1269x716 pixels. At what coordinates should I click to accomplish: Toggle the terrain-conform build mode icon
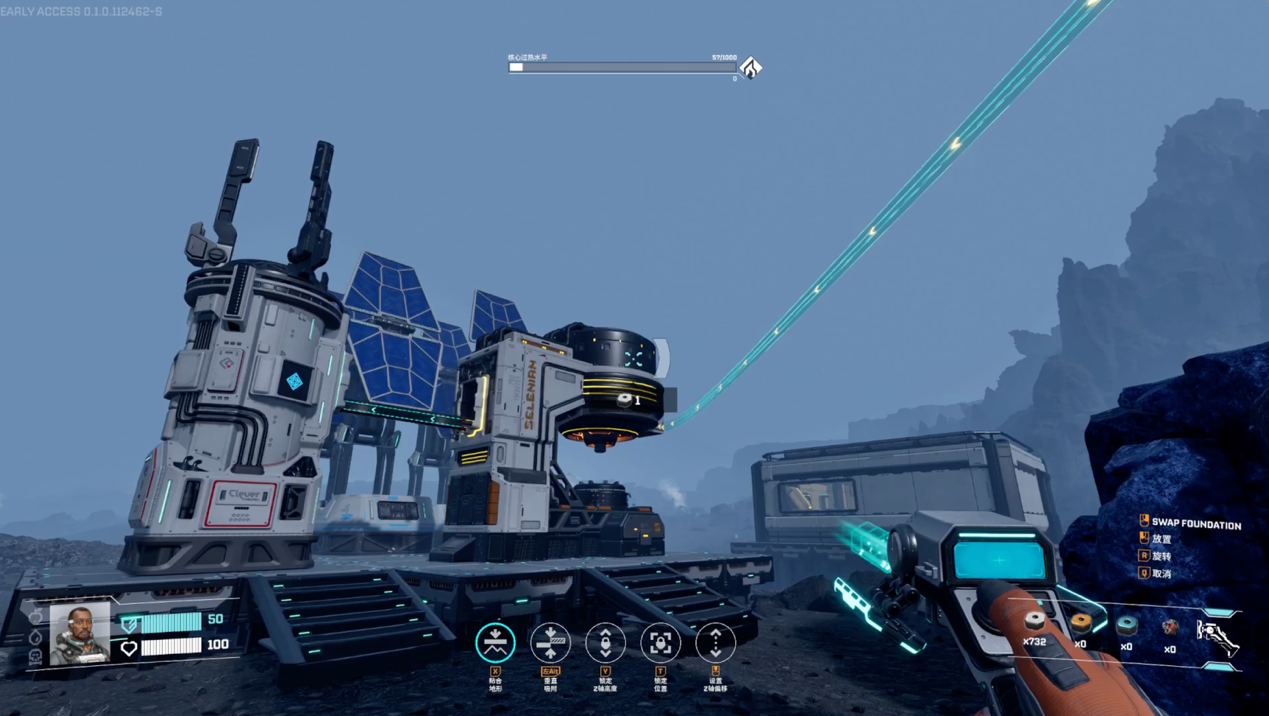tap(495, 642)
